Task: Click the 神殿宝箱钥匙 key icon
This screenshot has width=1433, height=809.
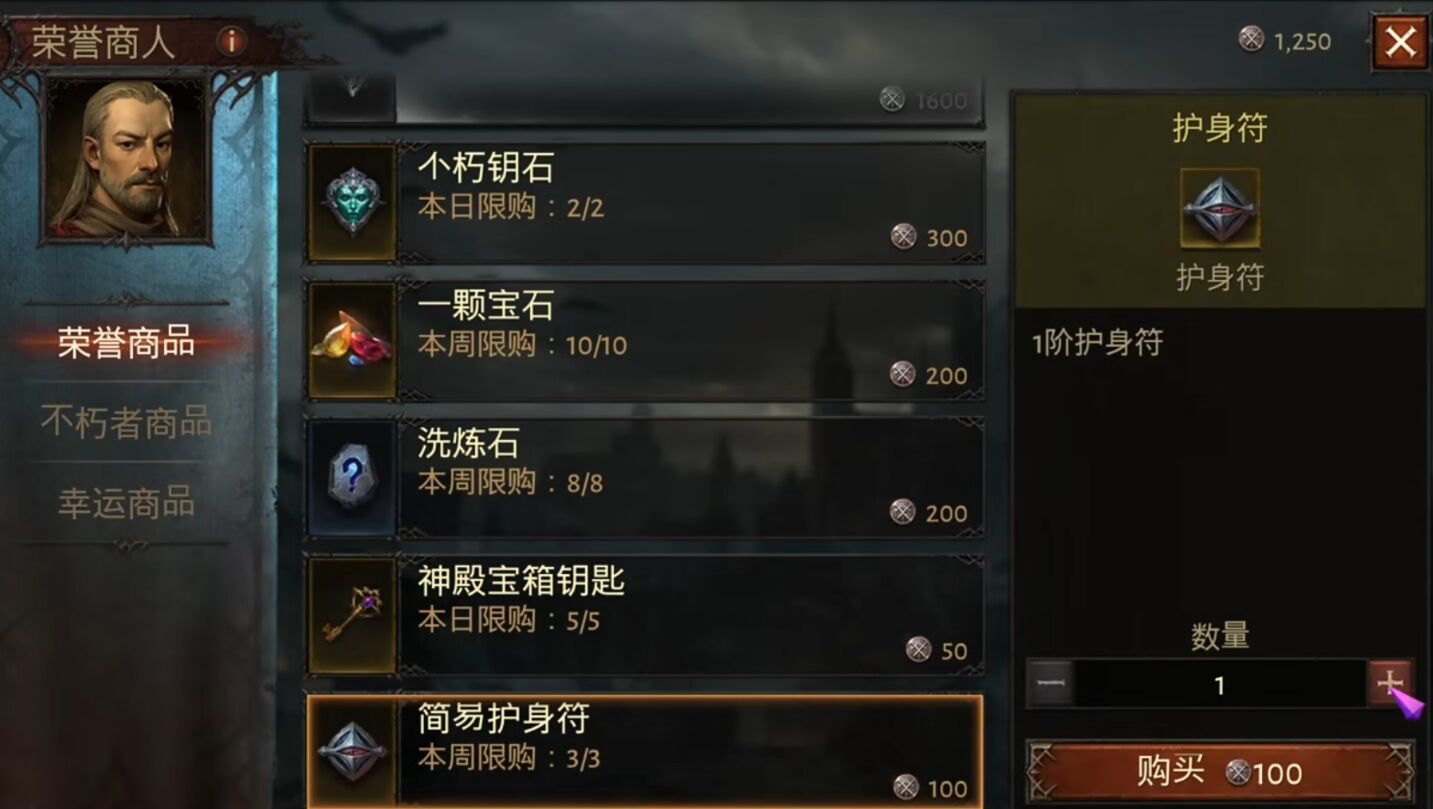Action: pyautogui.click(x=352, y=613)
